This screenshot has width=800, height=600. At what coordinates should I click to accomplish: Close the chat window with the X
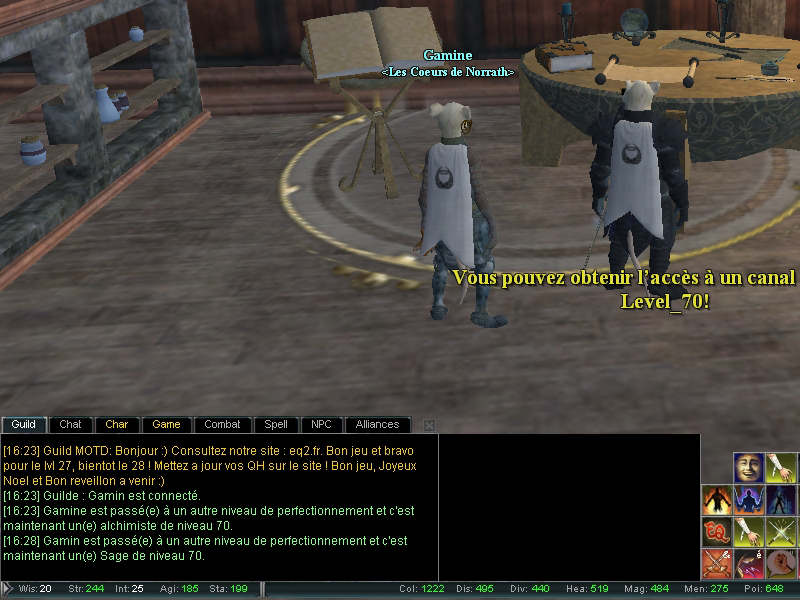click(x=429, y=426)
